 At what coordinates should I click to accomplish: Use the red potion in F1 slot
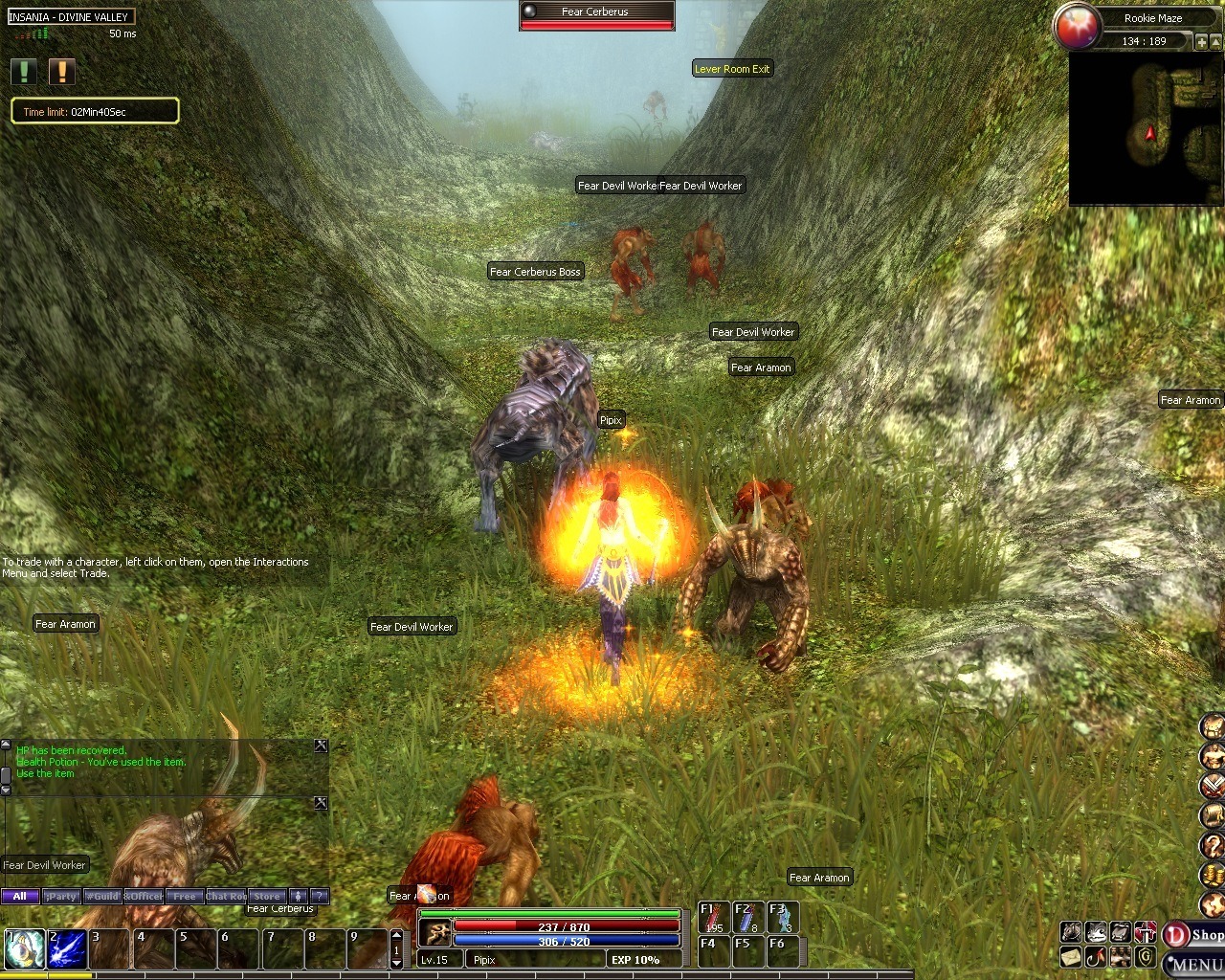point(712,918)
